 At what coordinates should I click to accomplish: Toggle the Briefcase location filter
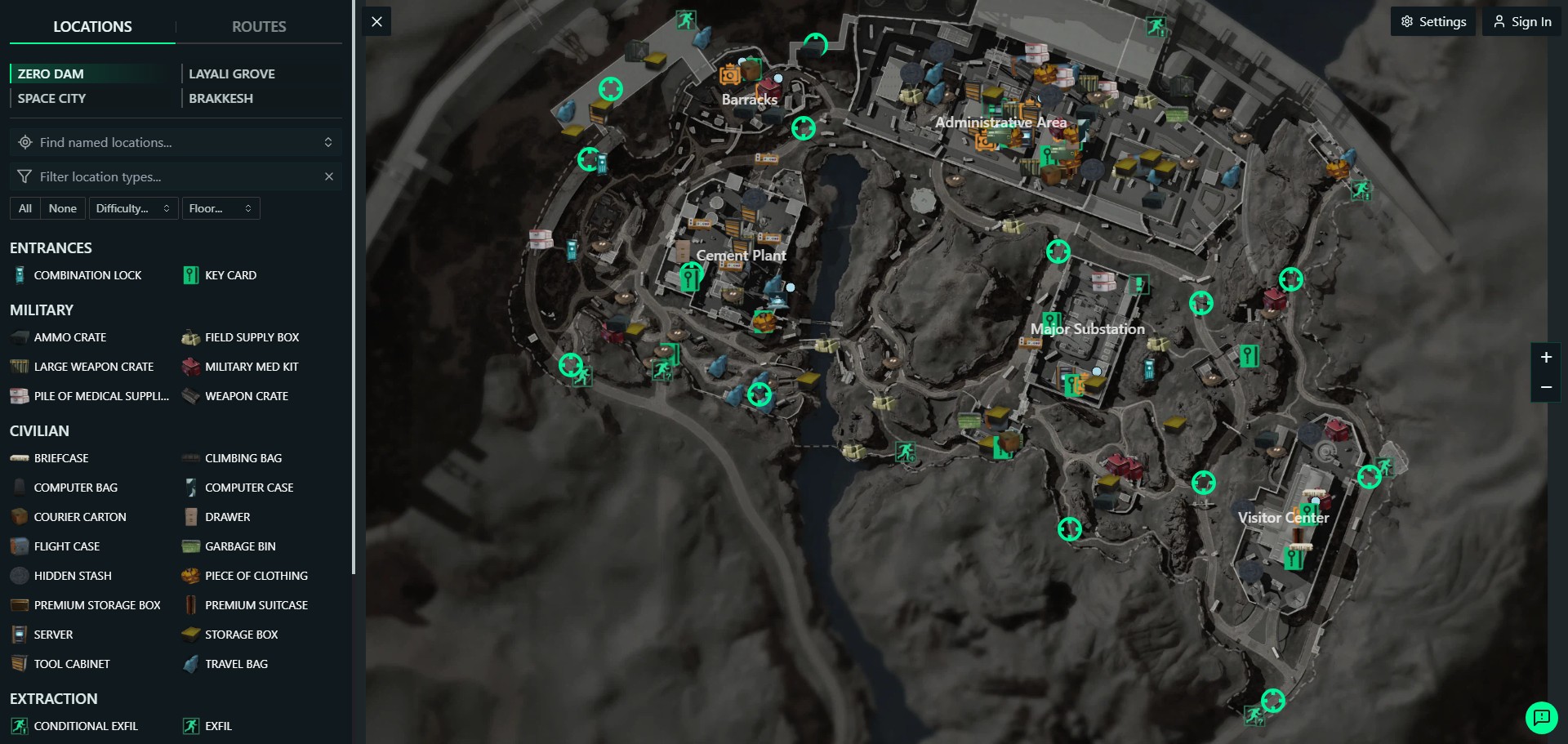19,458
